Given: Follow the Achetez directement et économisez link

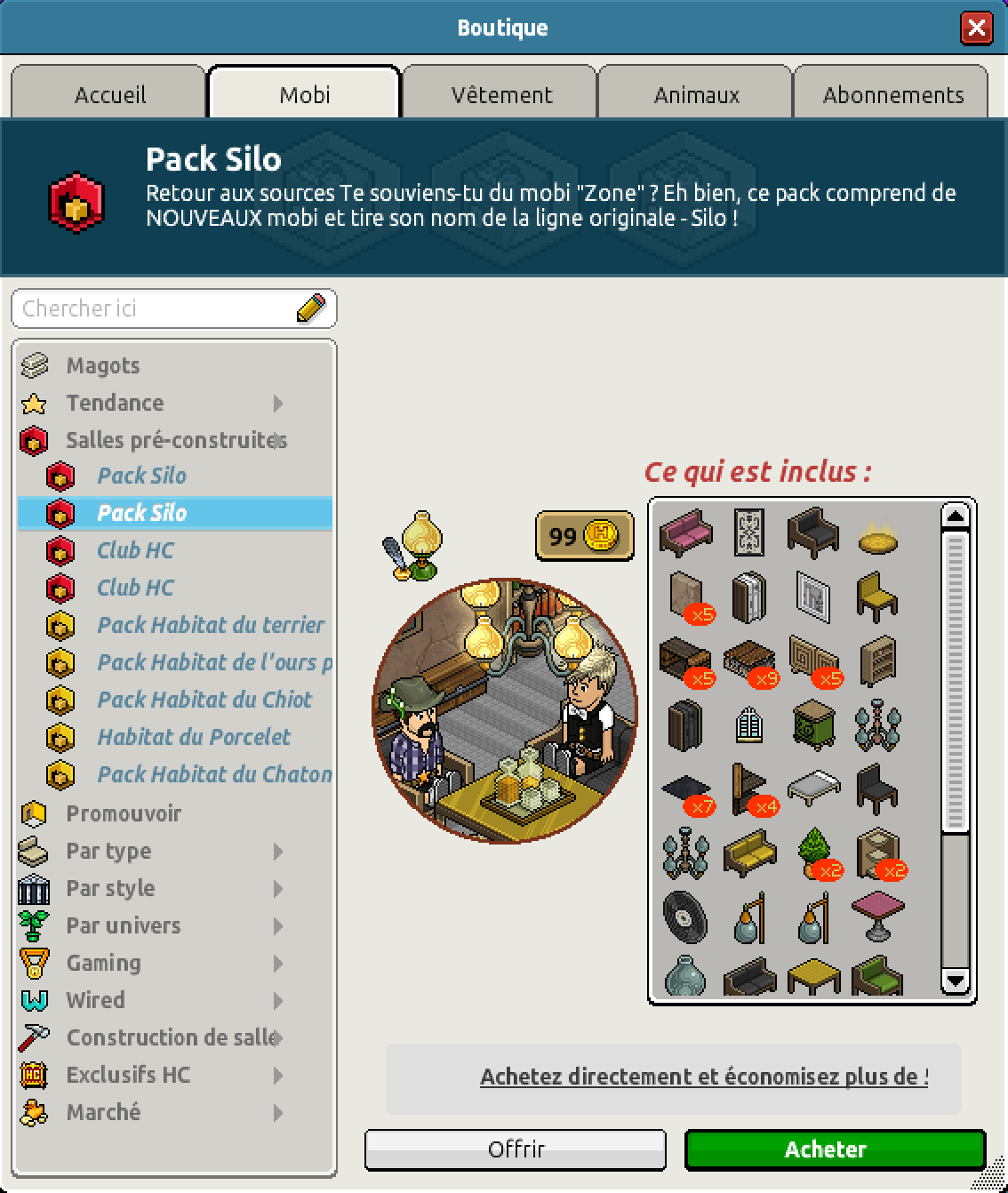Looking at the screenshot, I should click(704, 1077).
